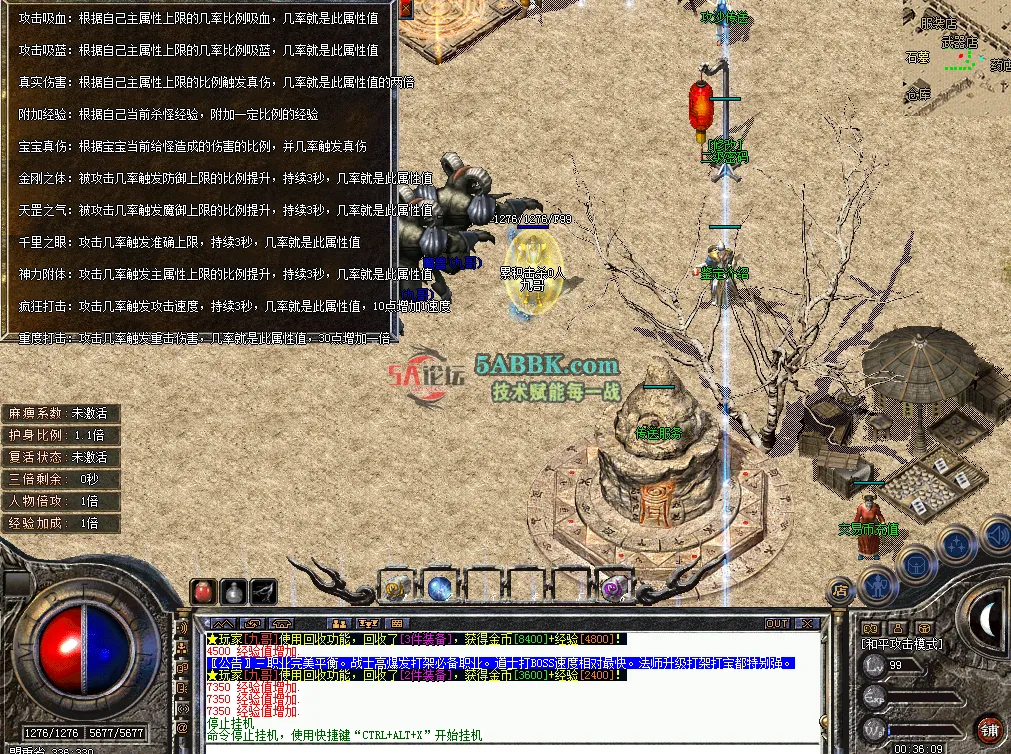Activate the lightning branch skill icon
The width and height of the screenshot is (1011, 754).
click(264, 591)
